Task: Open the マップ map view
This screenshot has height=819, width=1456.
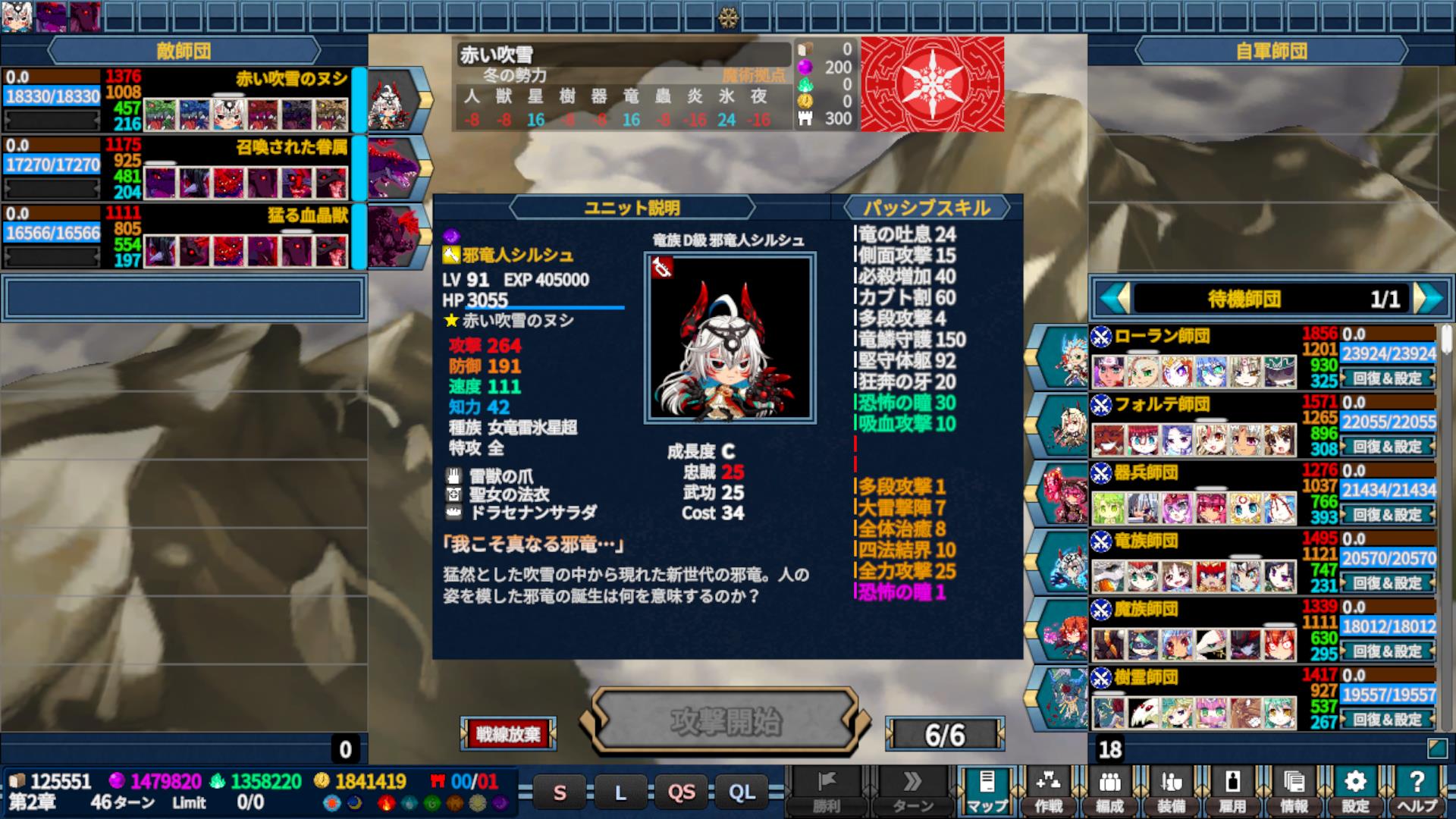Action: 987,790
